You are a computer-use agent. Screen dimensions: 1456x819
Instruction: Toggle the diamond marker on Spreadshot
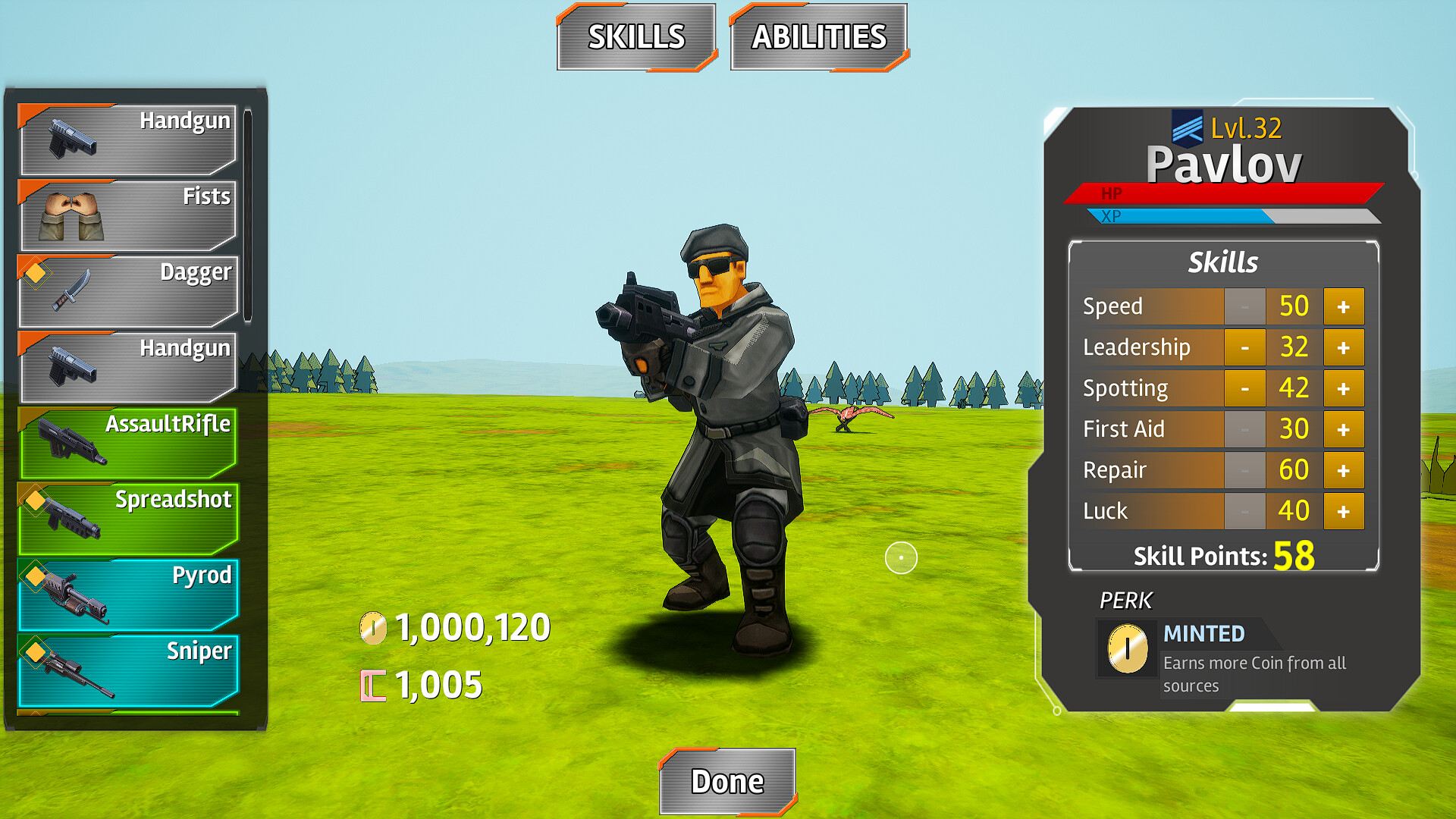pos(35,500)
